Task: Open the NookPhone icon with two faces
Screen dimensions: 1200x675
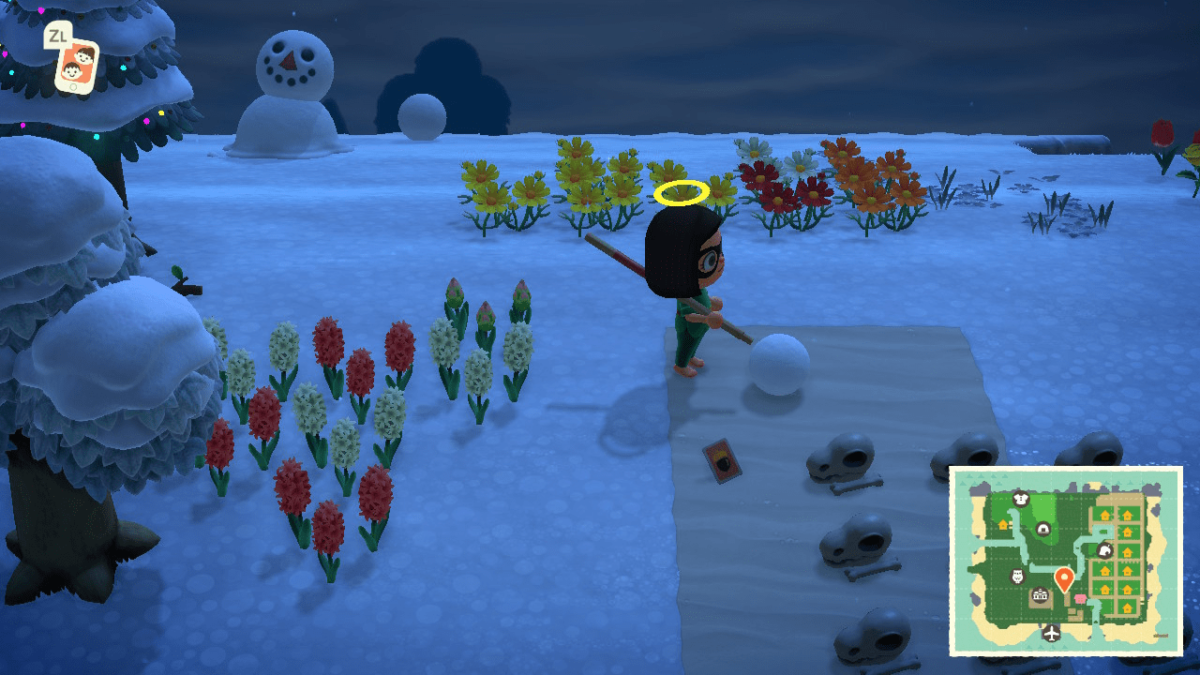Action: (x=77, y=64)
